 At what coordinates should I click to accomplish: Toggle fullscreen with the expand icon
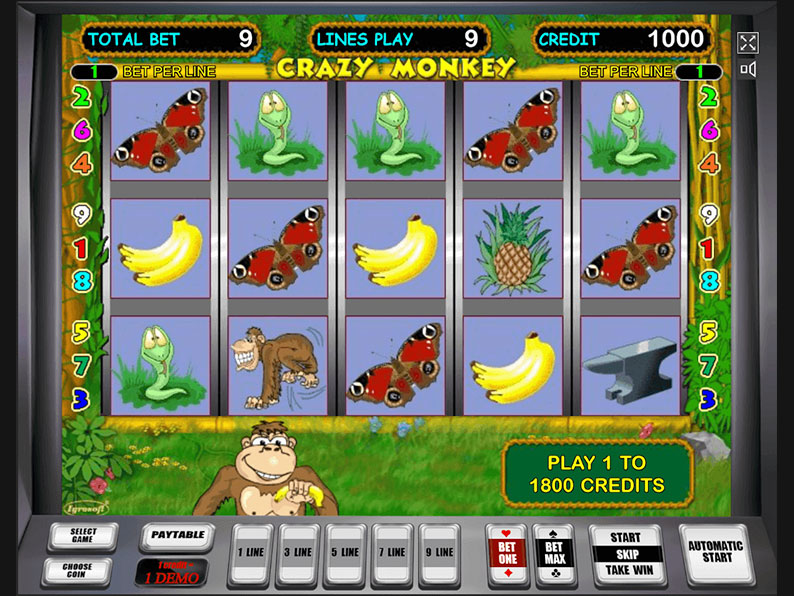pyautogui.click(x=748, y=43)
